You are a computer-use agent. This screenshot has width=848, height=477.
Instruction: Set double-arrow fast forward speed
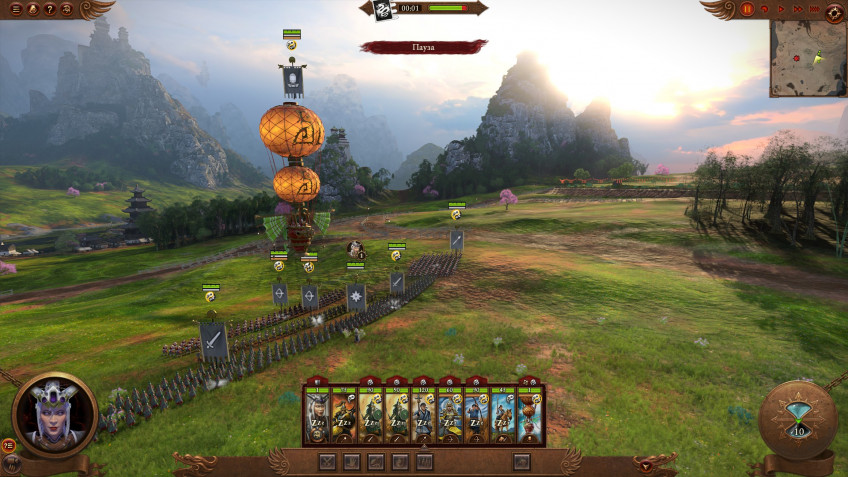click(796, 9)
